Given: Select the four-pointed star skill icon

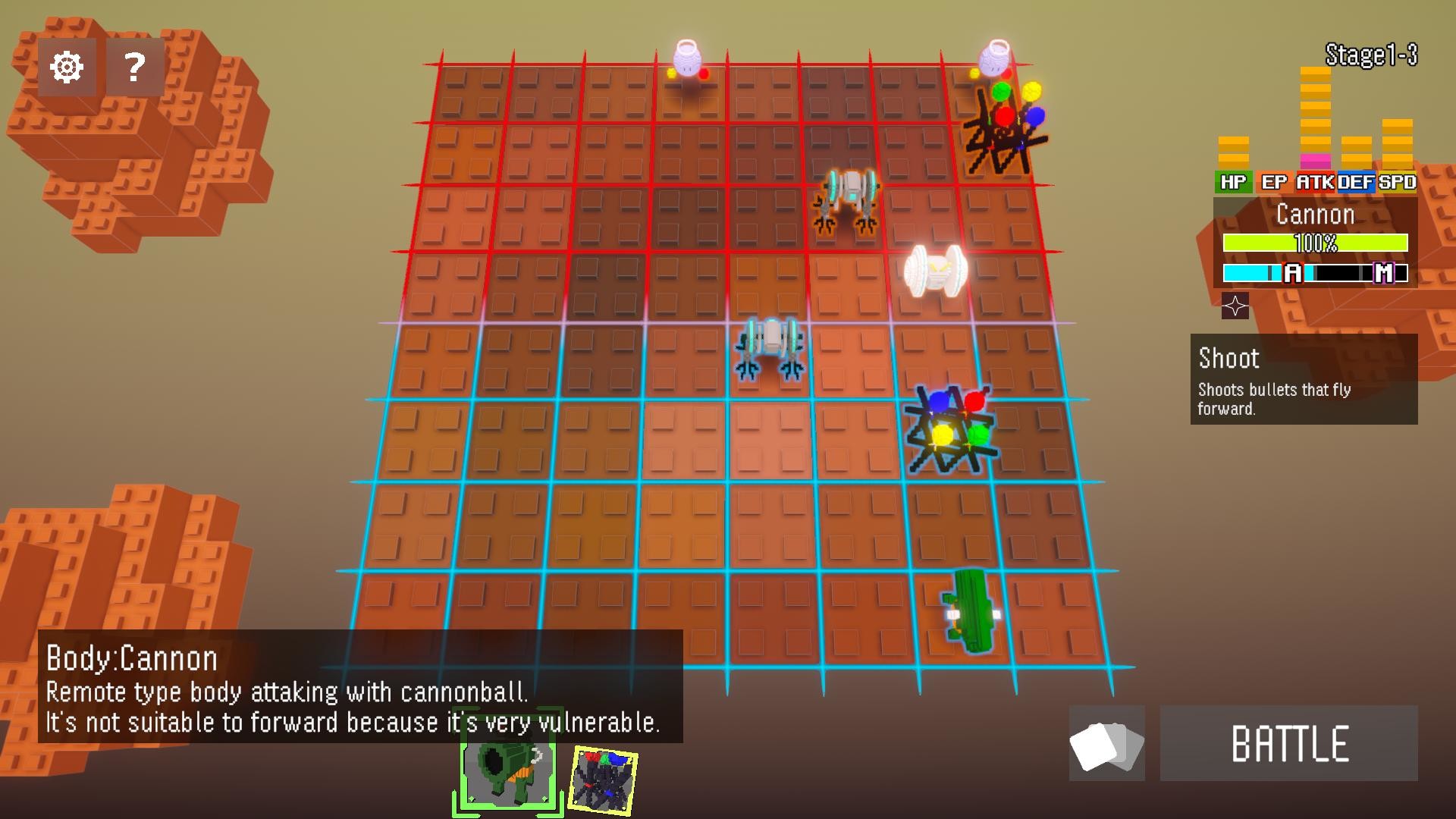Looking at the screenshot, I should pos(1236,306).
